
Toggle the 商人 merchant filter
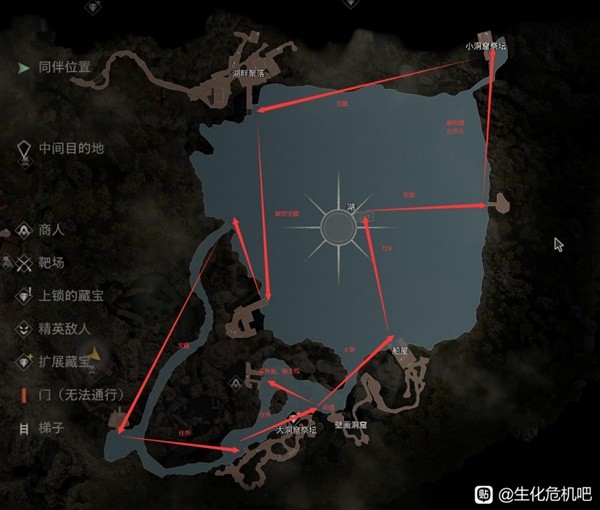[50, 230]
